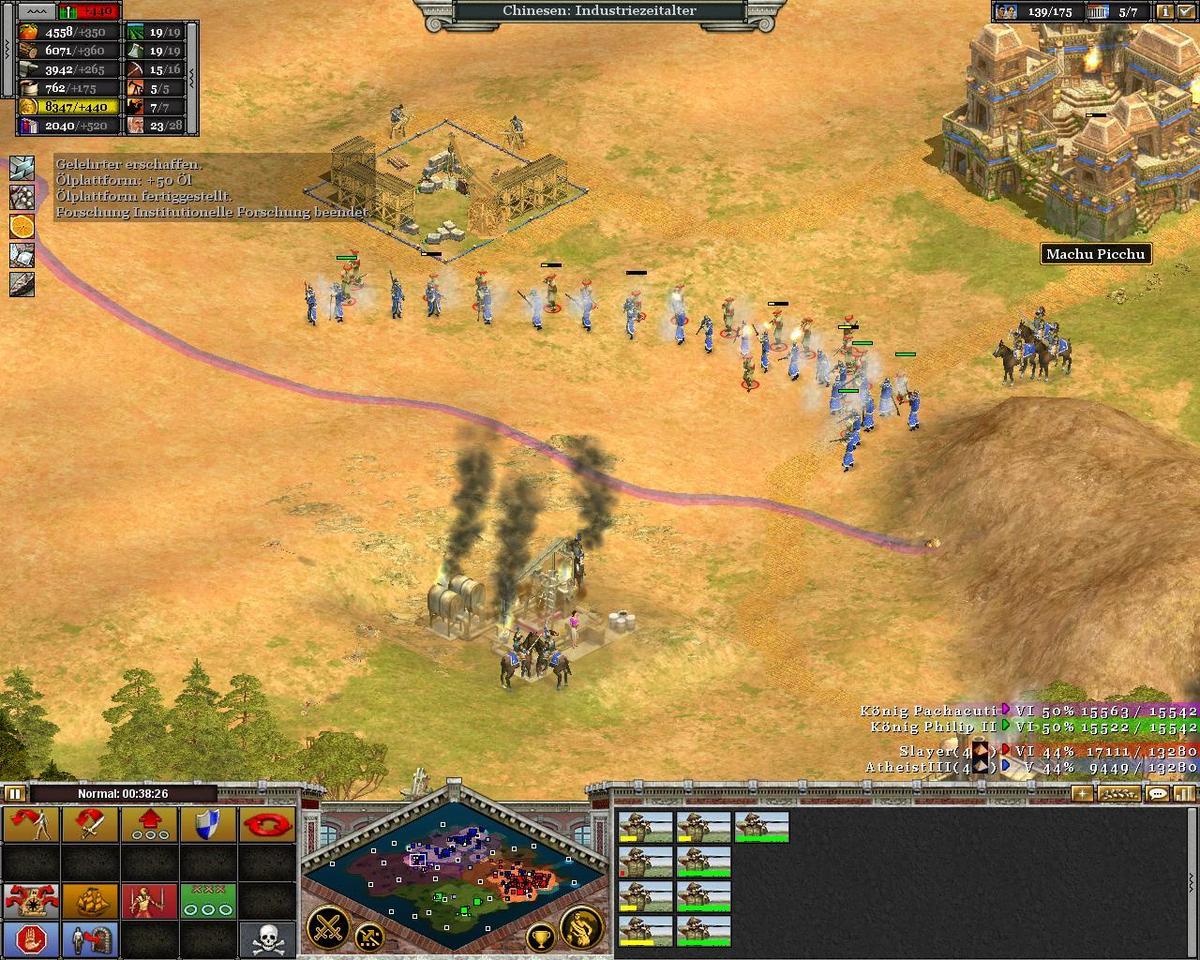
Task: Click the blue-white shield stance command
Action: pos(208,825)
